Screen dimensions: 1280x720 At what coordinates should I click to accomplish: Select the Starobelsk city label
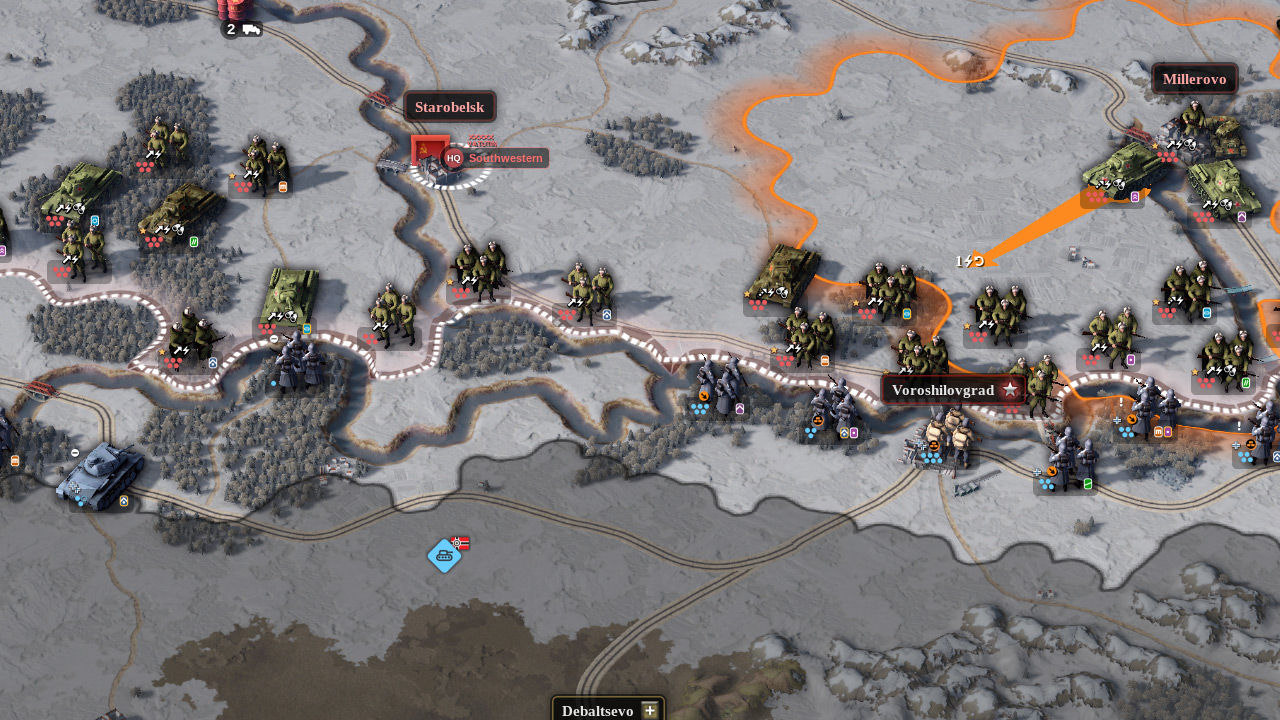point(450,107)
